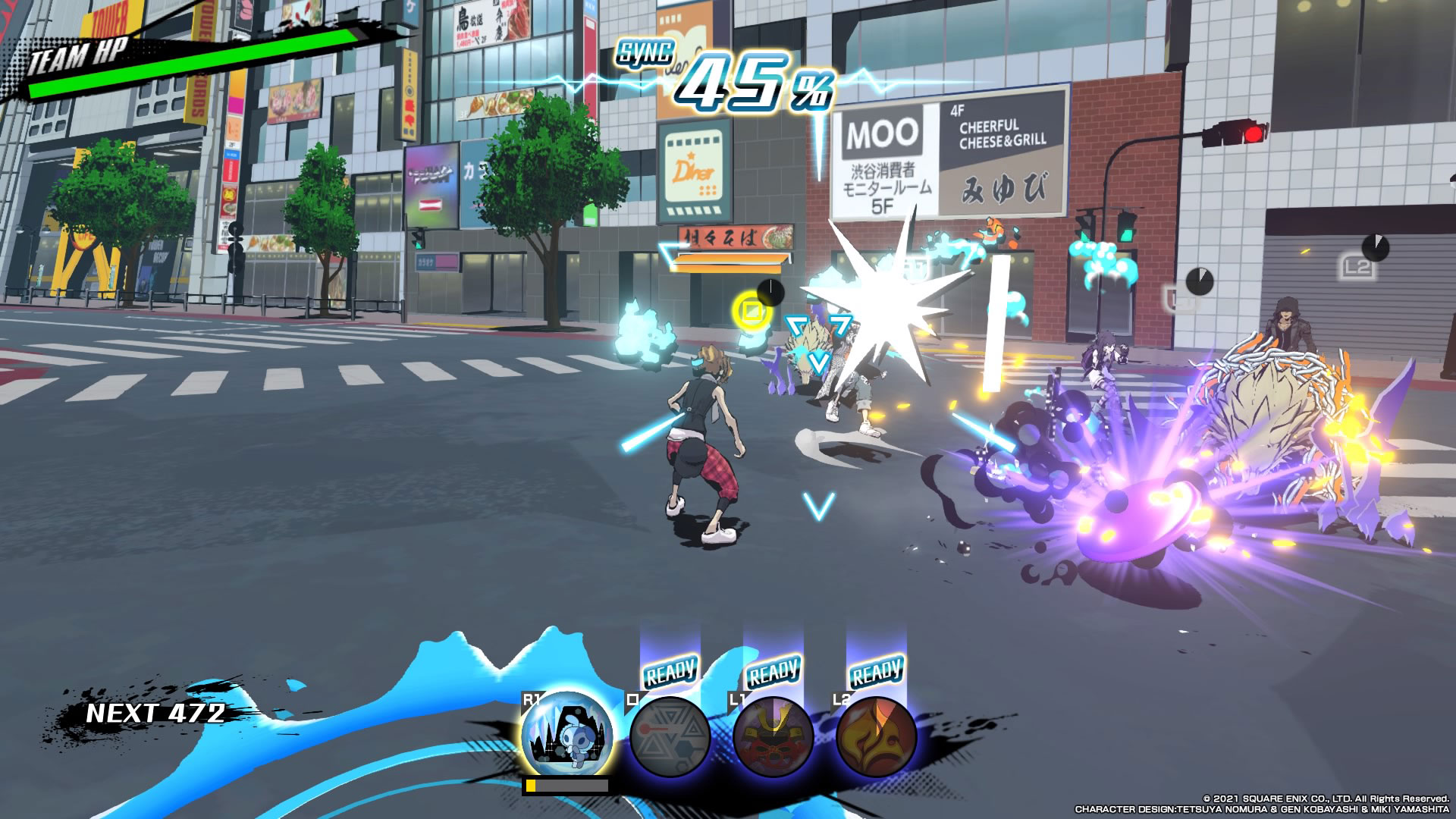
Task: Trigger the red samurai helmet pin
Action: click(x=773, y=736)
